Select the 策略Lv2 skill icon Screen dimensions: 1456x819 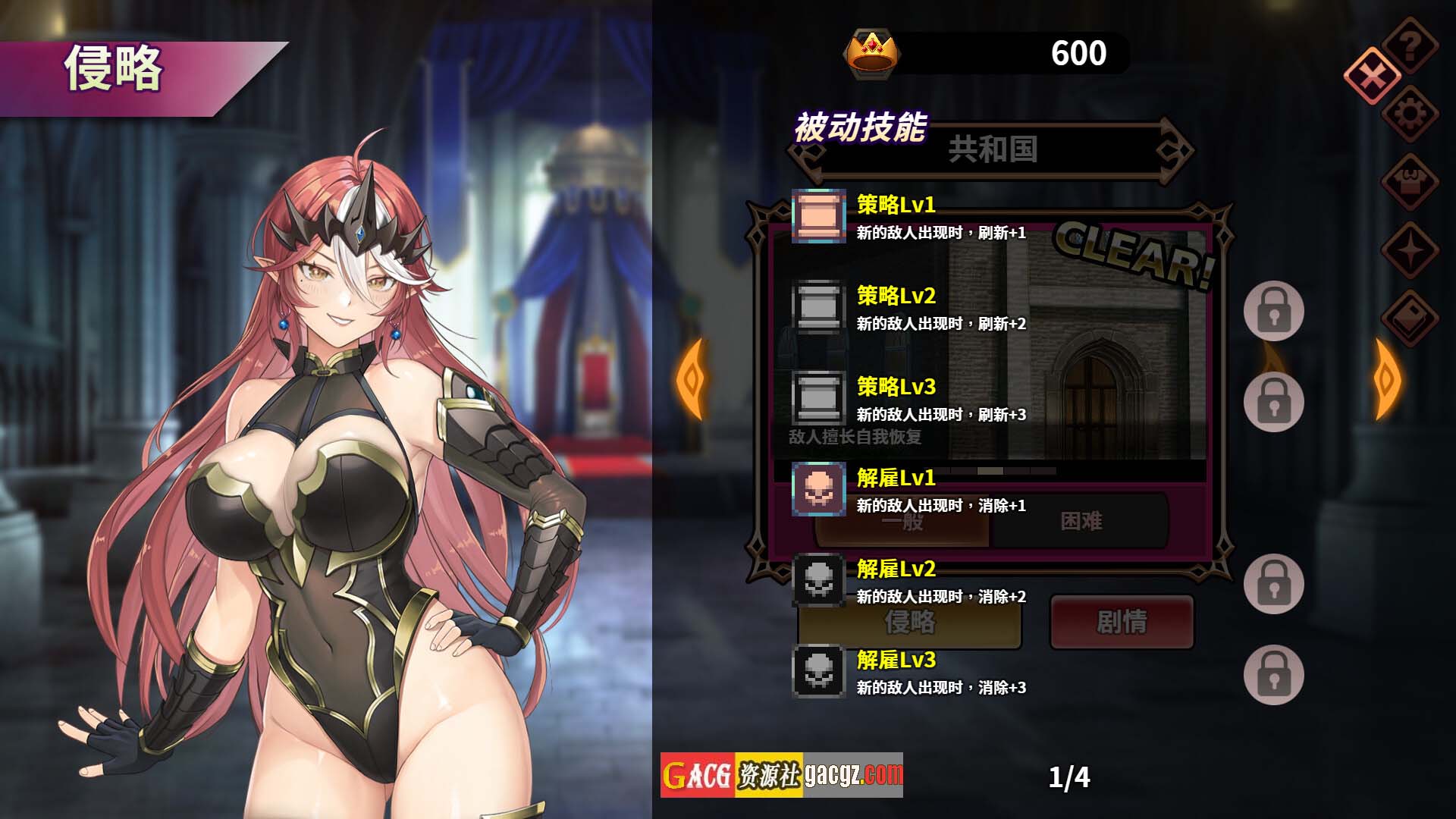click(x=819, y=307)
